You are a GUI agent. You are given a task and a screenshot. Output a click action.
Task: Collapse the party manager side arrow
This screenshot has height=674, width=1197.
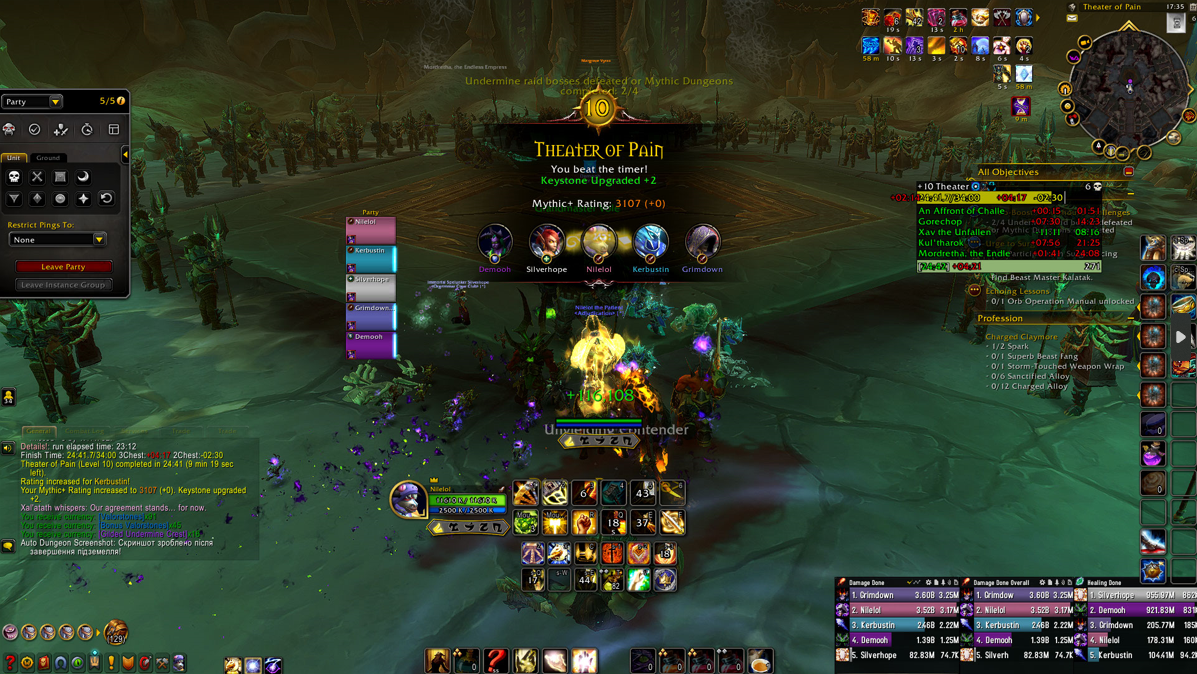[125, 155]
